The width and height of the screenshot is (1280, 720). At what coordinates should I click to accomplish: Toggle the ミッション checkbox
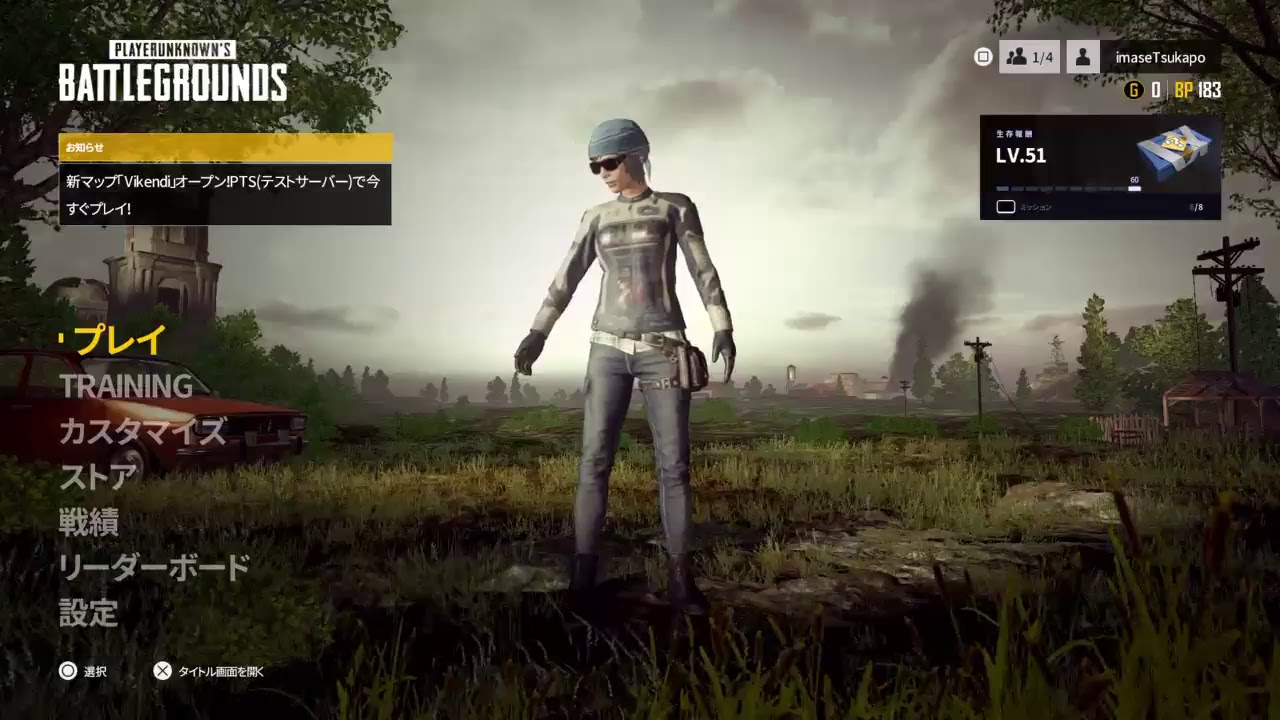(x=1005, y=207)
